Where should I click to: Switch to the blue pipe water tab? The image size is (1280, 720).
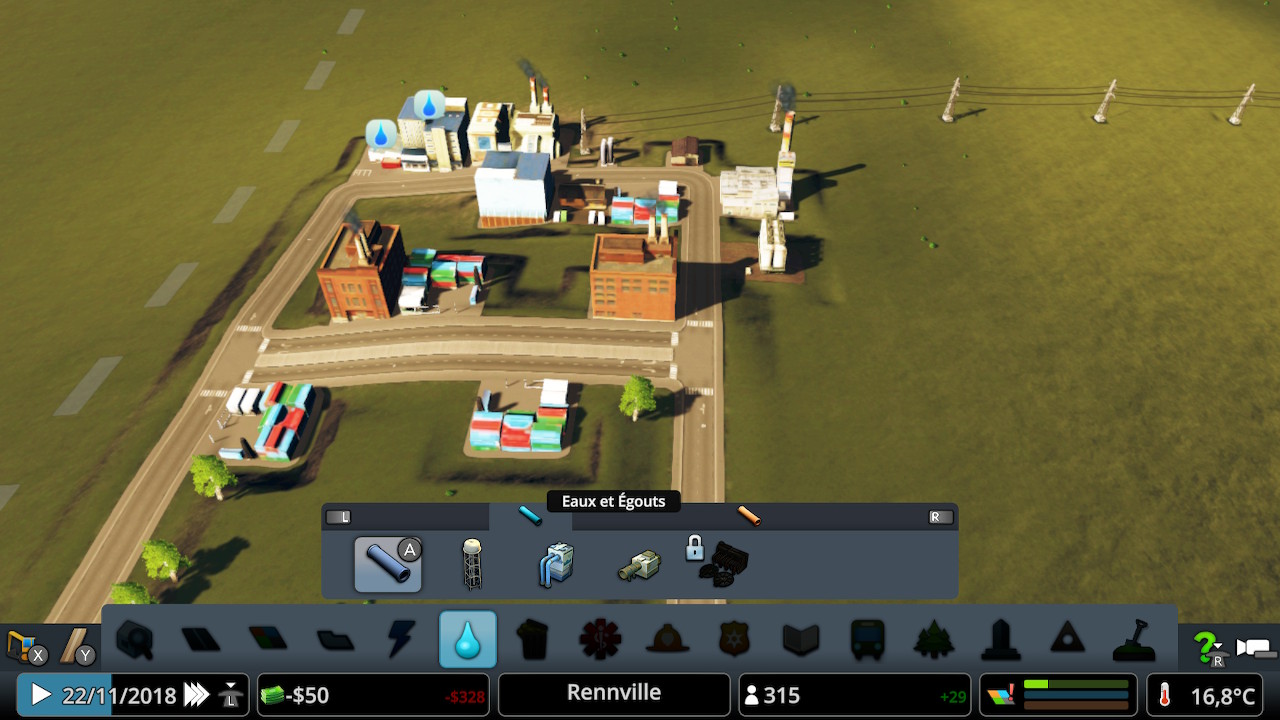pyautogui.click(x=530, y=516)
